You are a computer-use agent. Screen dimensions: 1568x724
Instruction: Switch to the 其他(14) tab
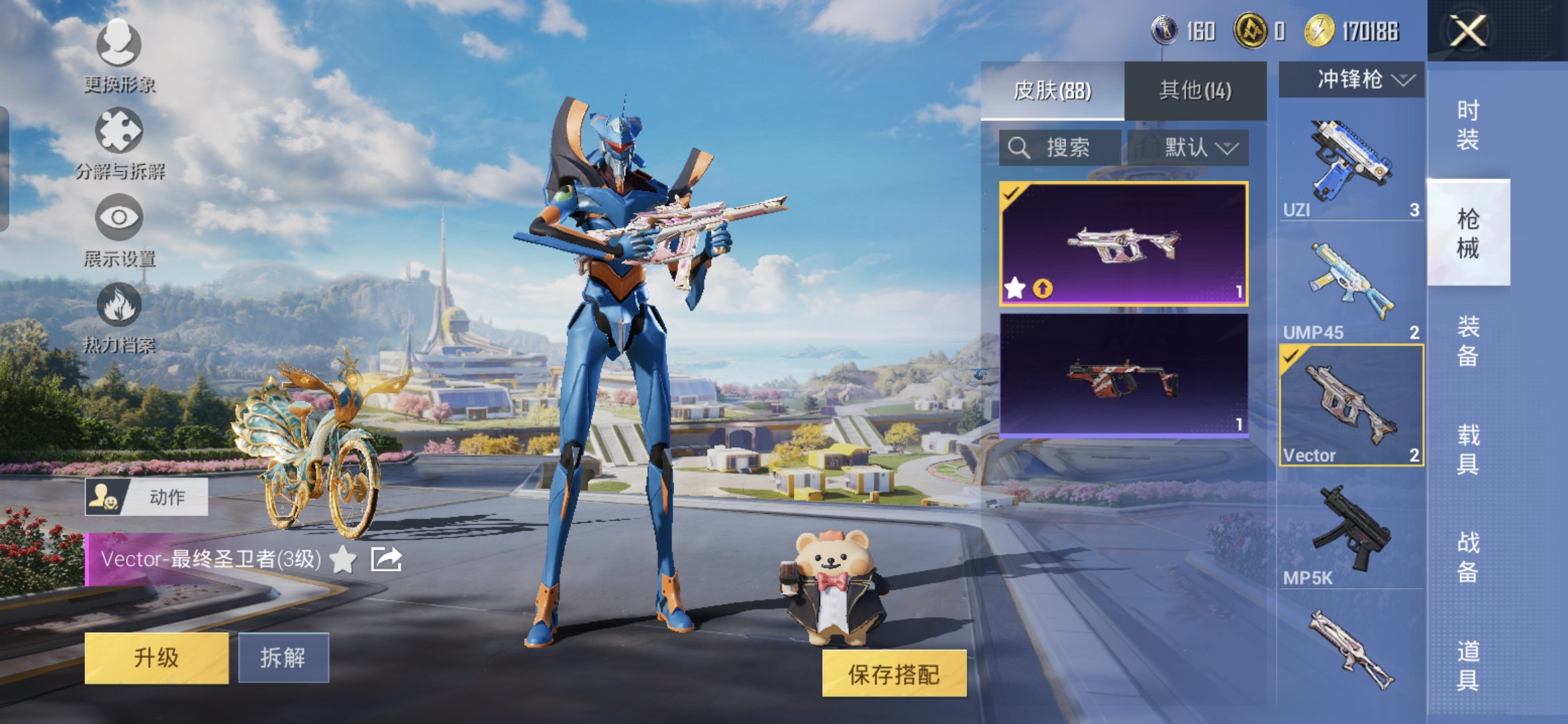click(1195, 90)
